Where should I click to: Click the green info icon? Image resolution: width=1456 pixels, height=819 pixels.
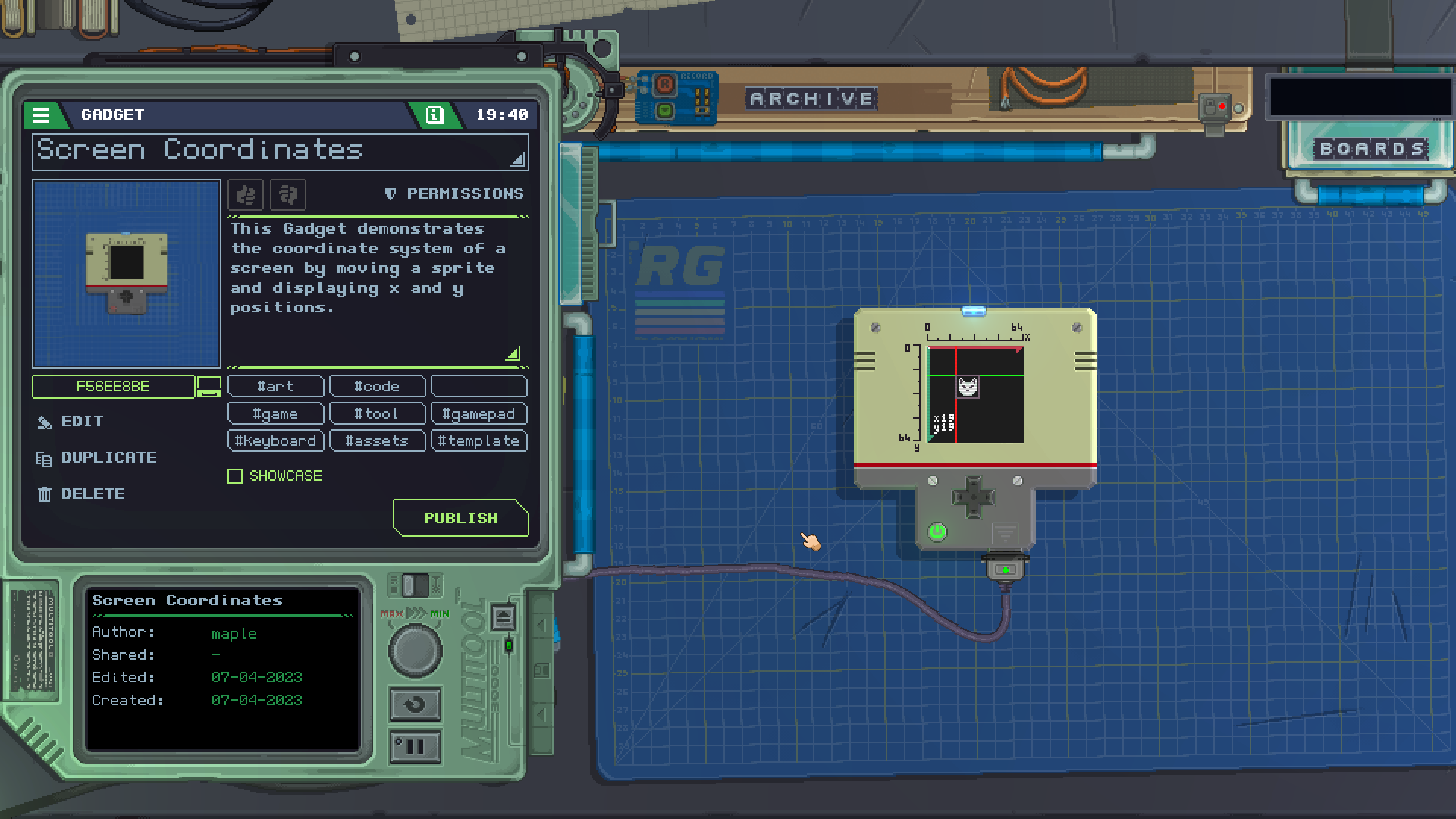coord(435,115)
